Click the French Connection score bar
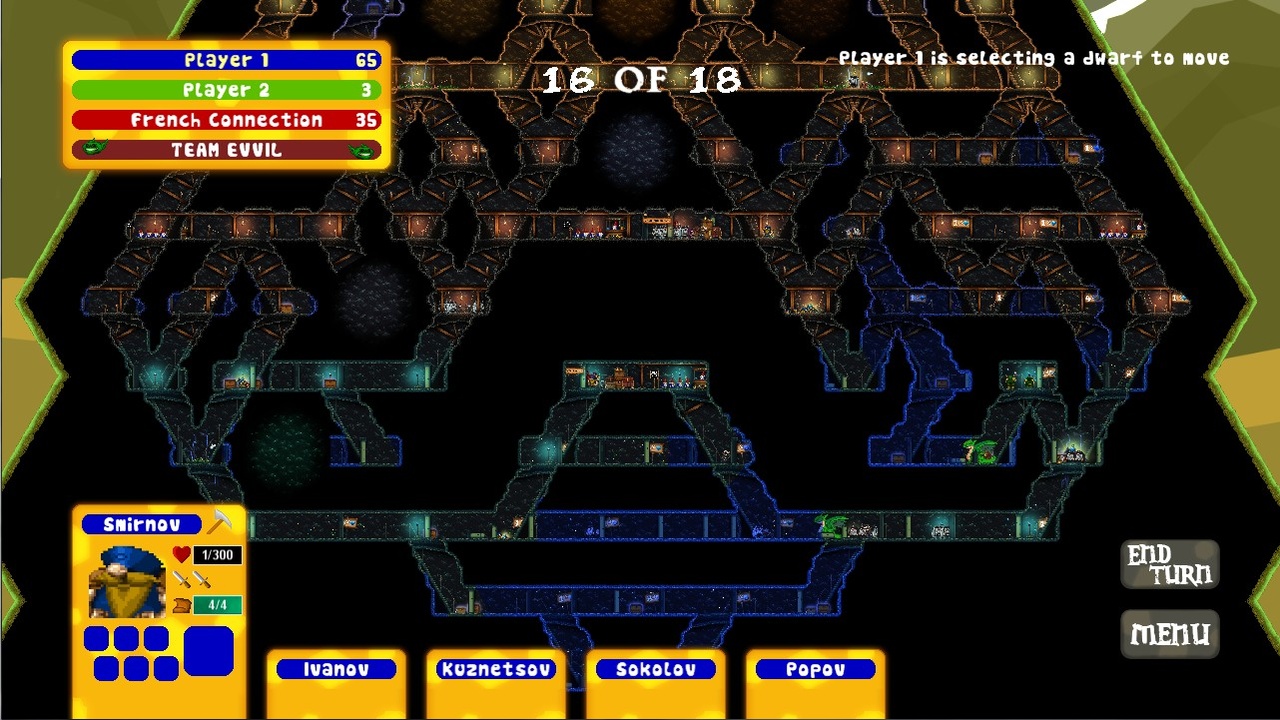Viewport: 1280px width, 720px height. pyautogui.click(x=225, y=119)
